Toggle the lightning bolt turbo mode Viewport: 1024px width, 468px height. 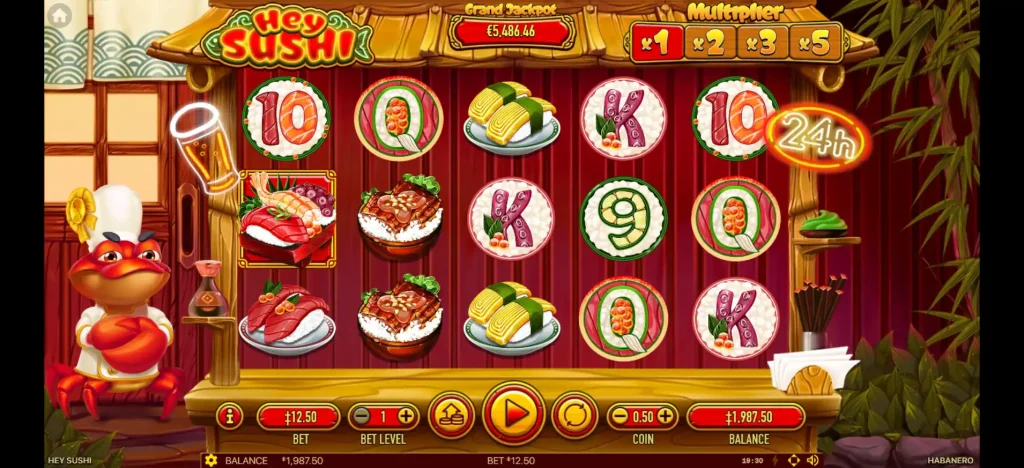774,460
